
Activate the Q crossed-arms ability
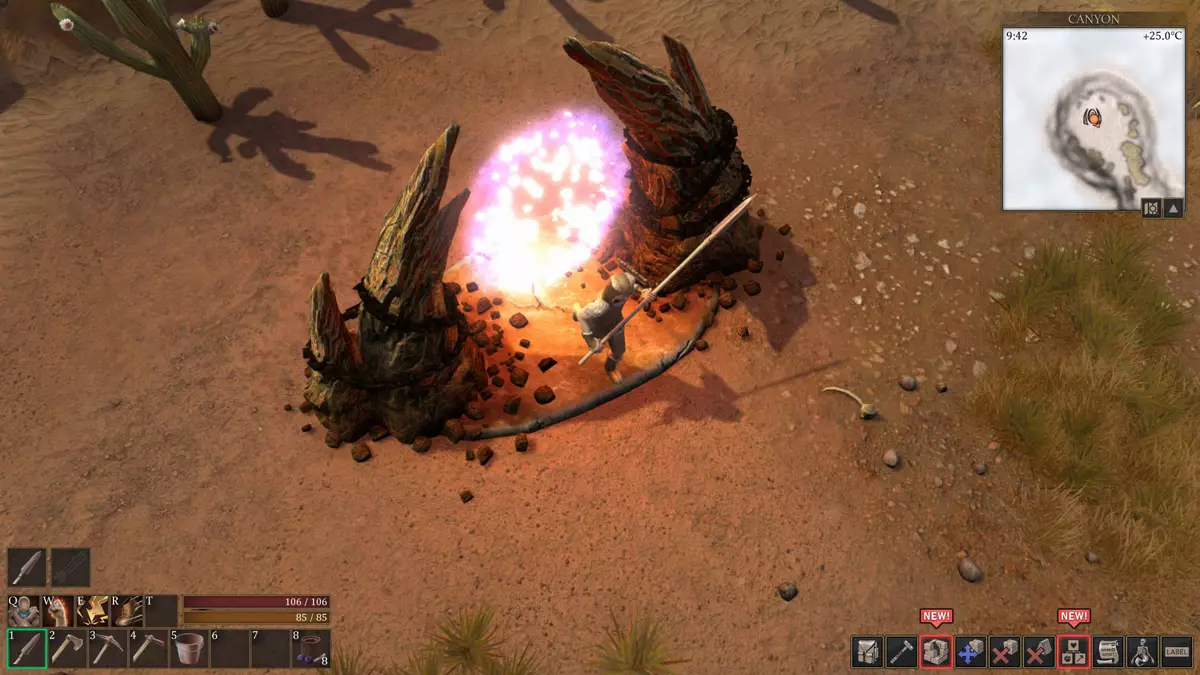click(x=23, y=610)
